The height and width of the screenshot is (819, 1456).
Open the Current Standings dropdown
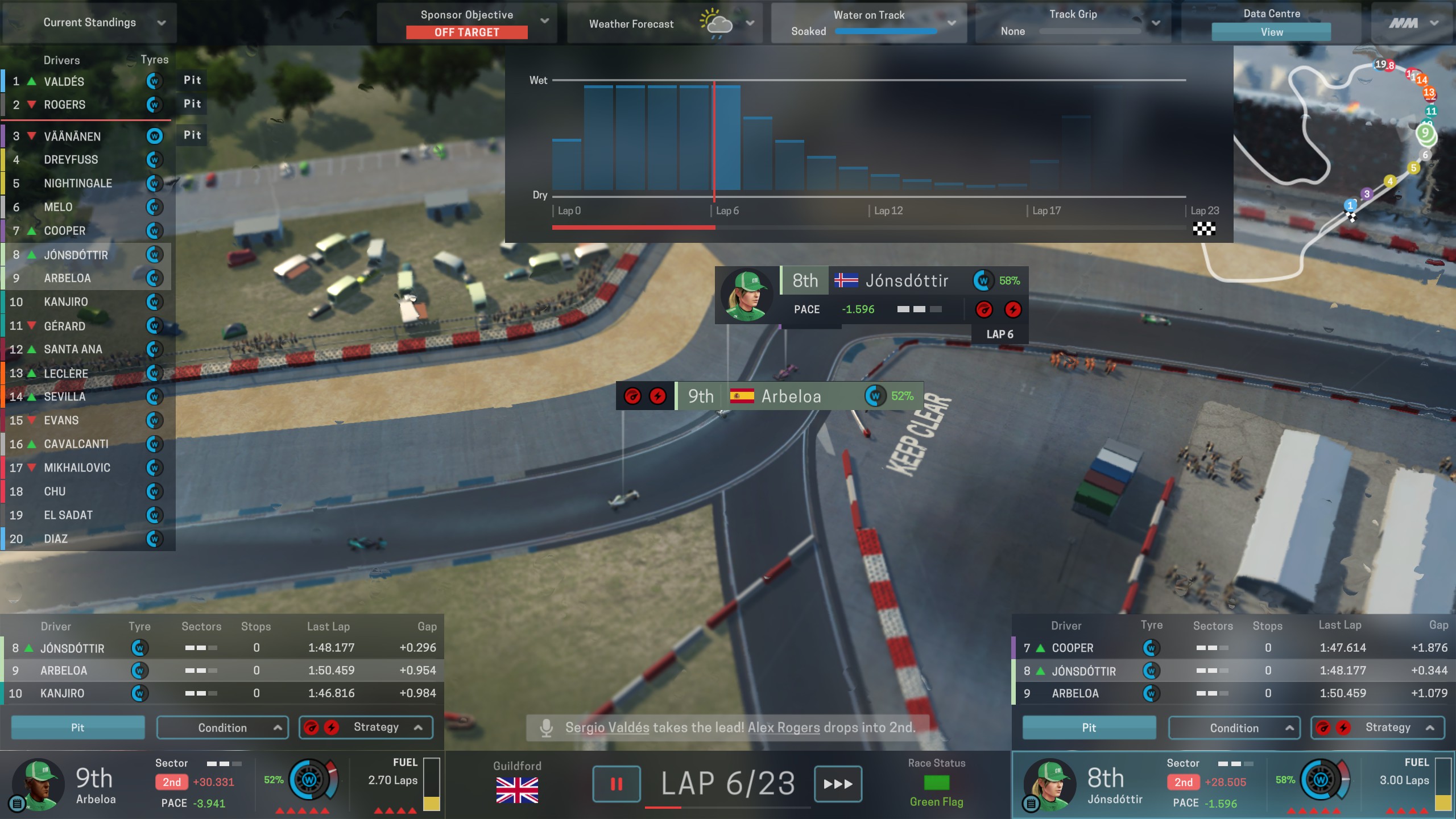tap(161, 23)
